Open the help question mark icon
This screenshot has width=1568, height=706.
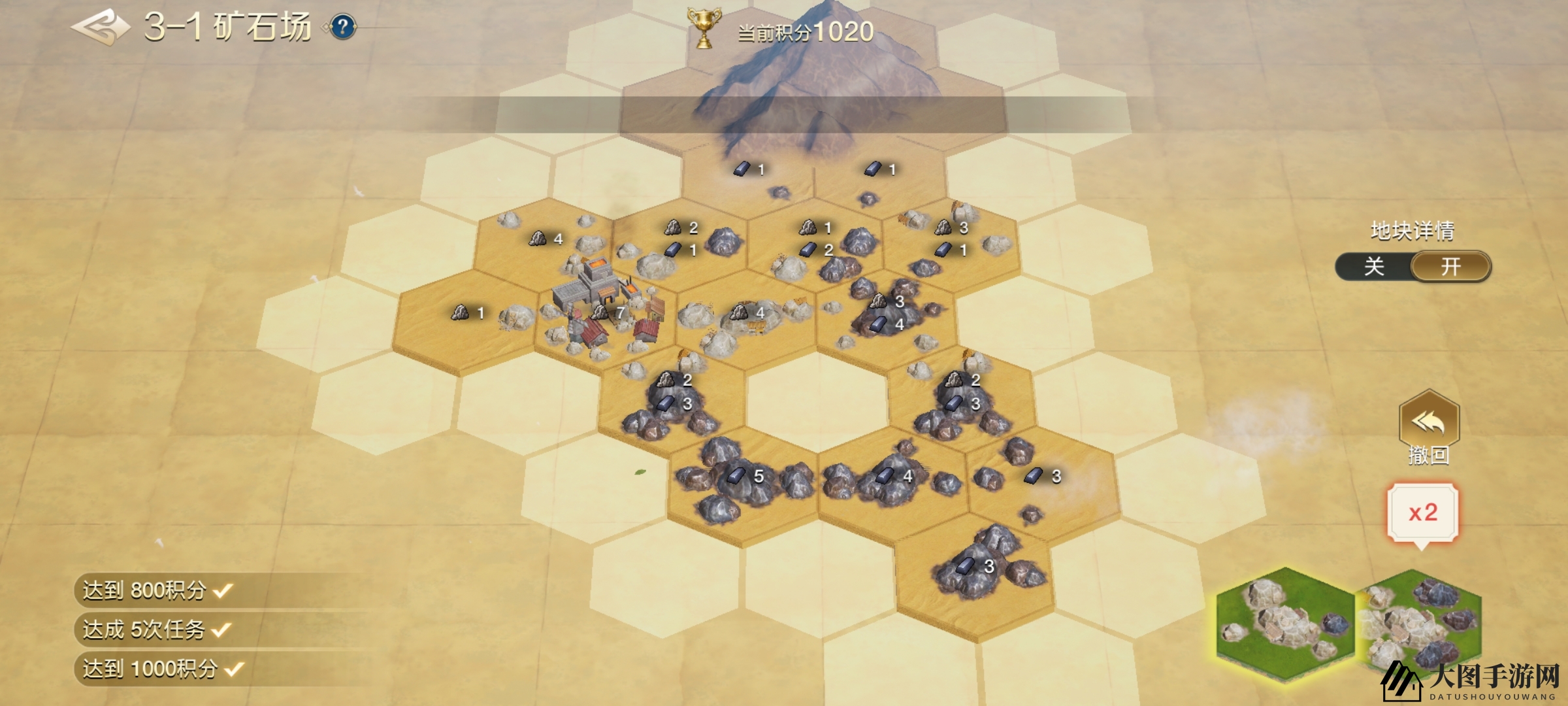[343, 27]
